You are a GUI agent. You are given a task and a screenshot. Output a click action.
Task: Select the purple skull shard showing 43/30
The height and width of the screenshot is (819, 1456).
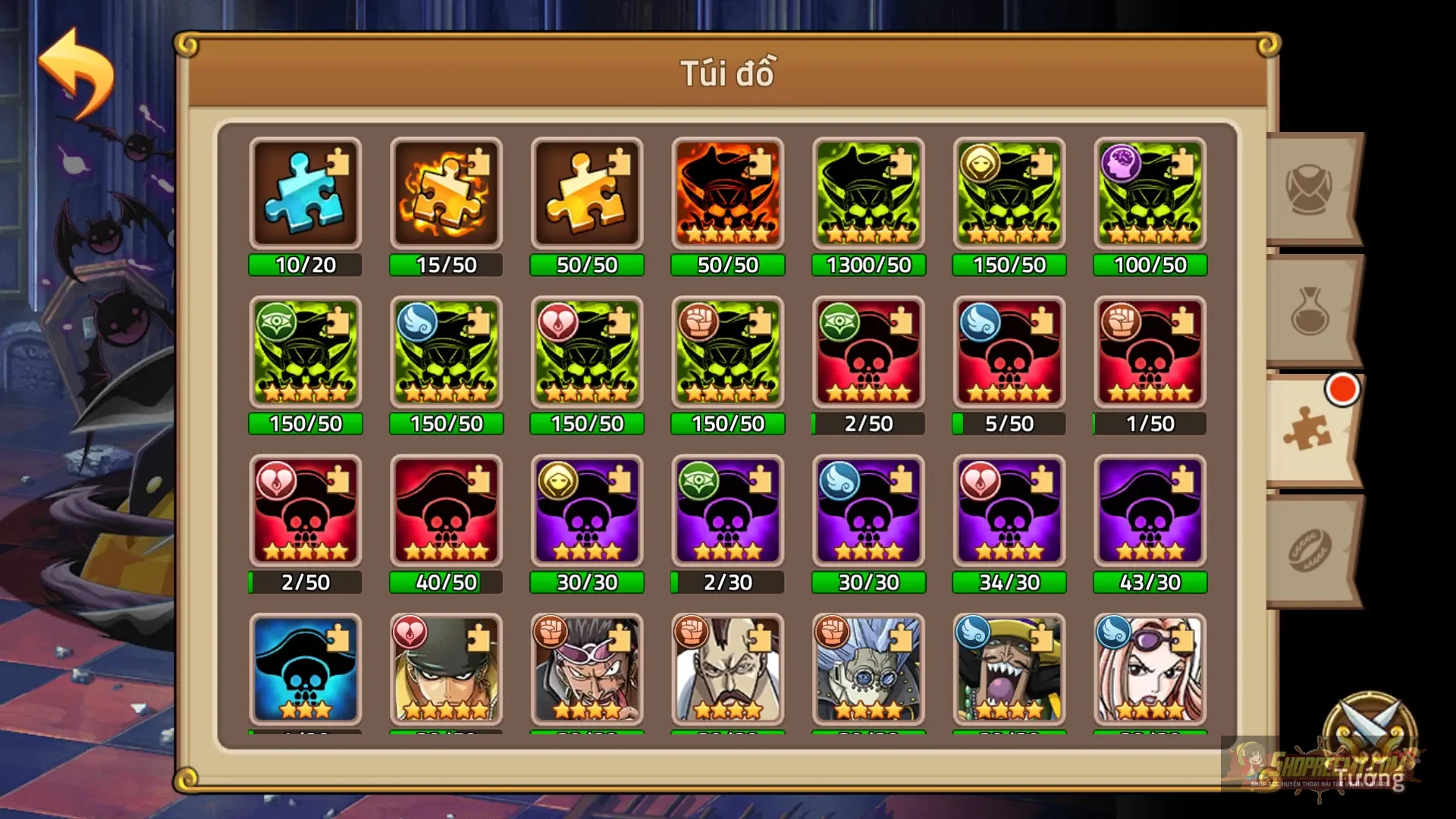point(1149,512)
